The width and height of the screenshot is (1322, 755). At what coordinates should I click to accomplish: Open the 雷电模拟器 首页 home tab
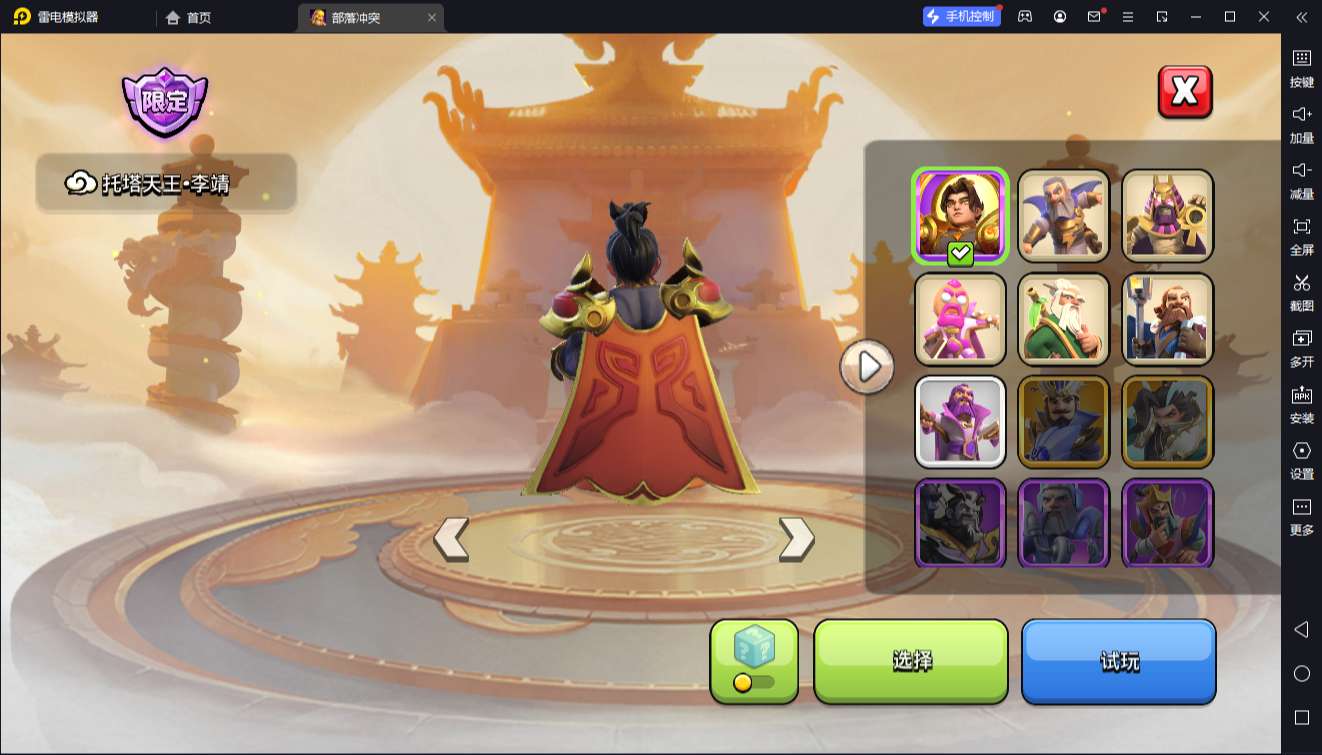[189, 17]
